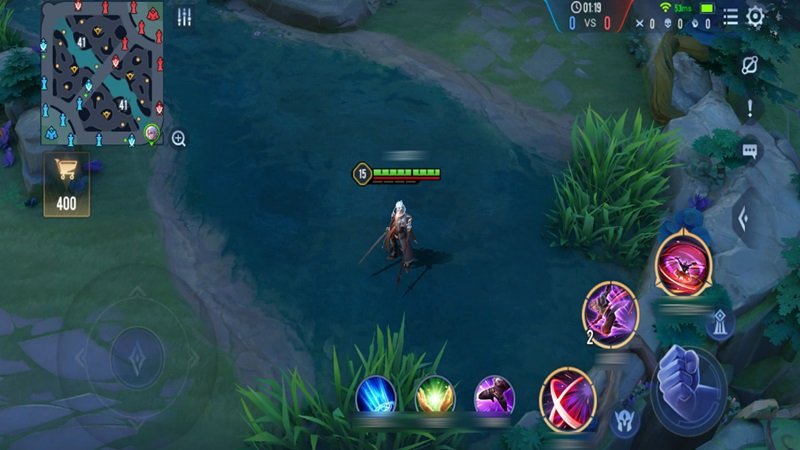Trigger the red whirlwind ultimate skill

click(683, 264)
